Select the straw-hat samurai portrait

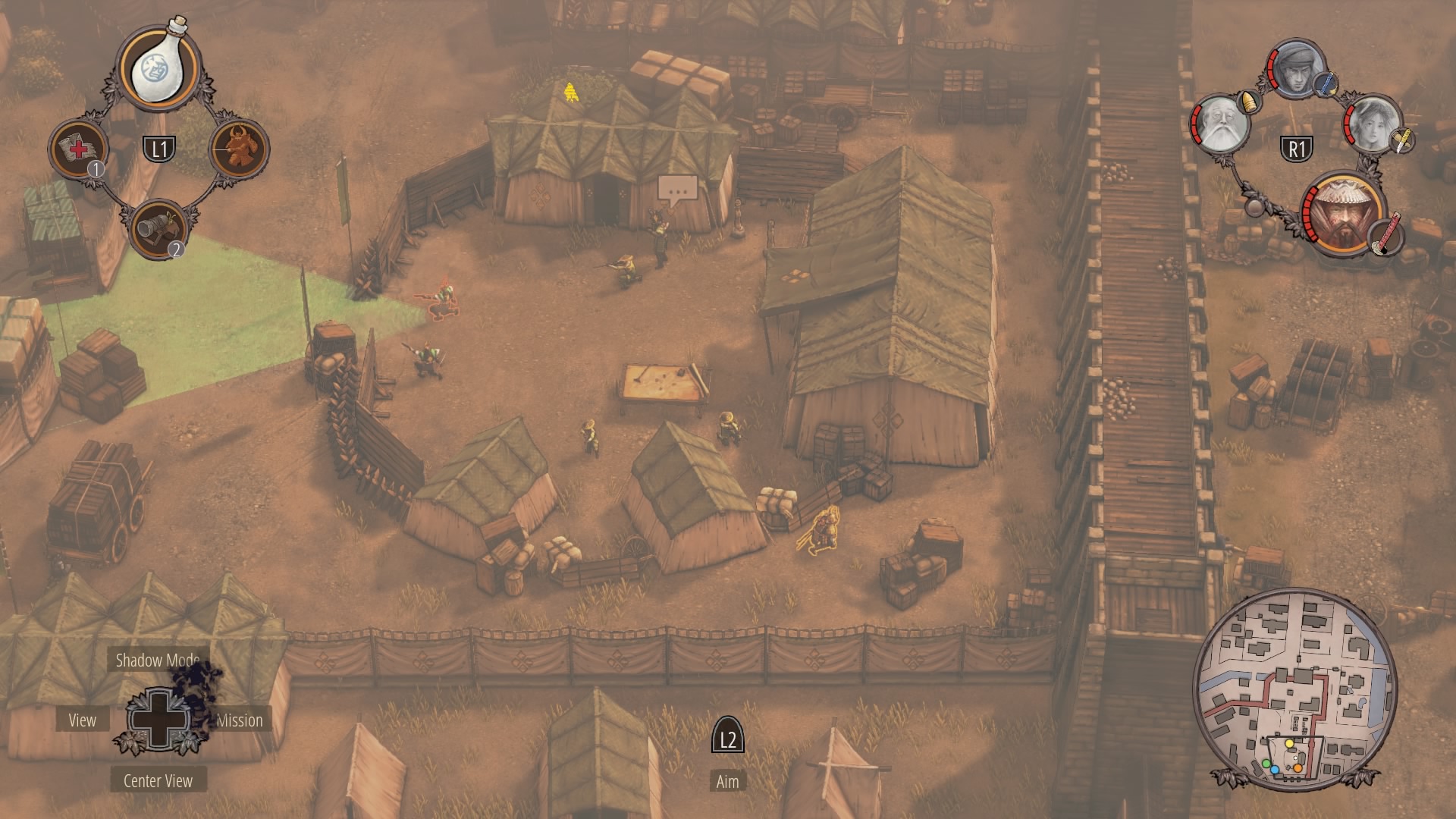[x=1341, y=213]
